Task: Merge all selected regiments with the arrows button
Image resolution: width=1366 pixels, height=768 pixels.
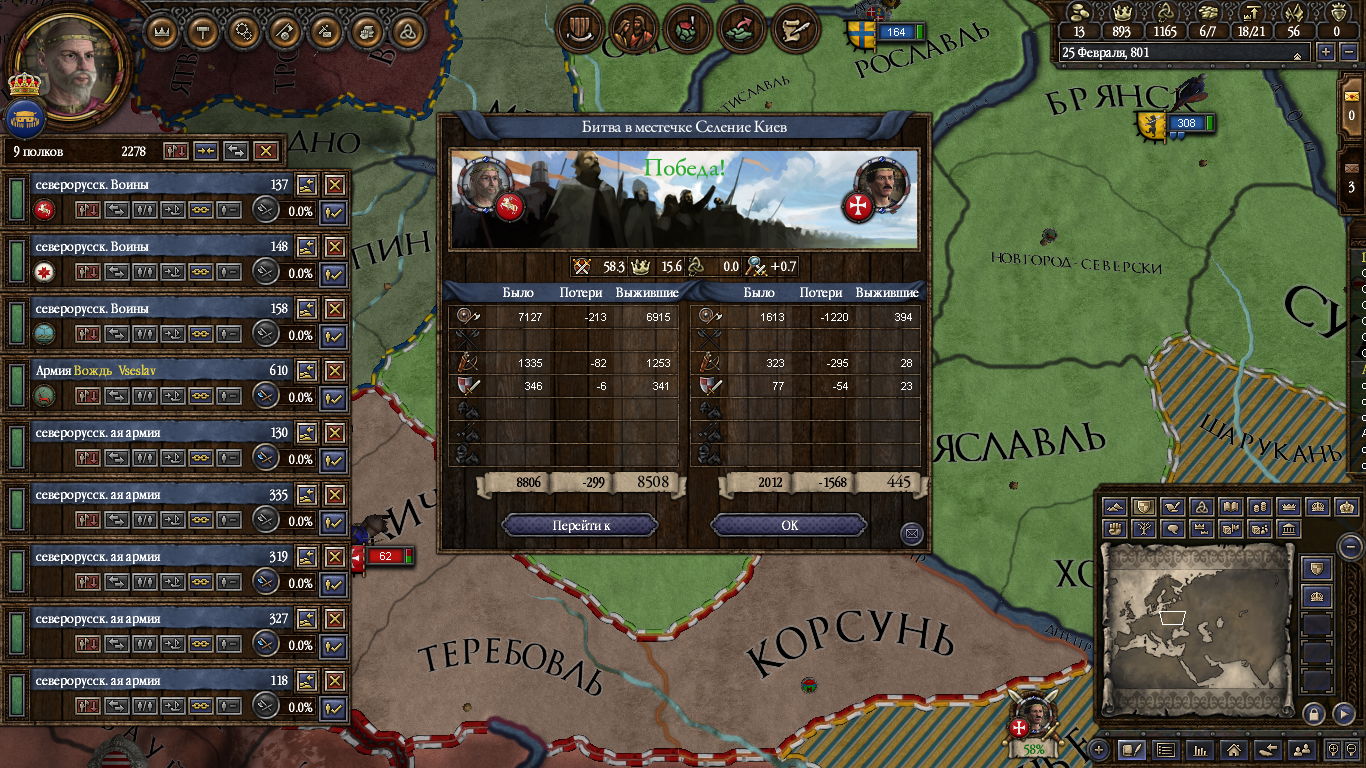Action: [x=206, y=151]
